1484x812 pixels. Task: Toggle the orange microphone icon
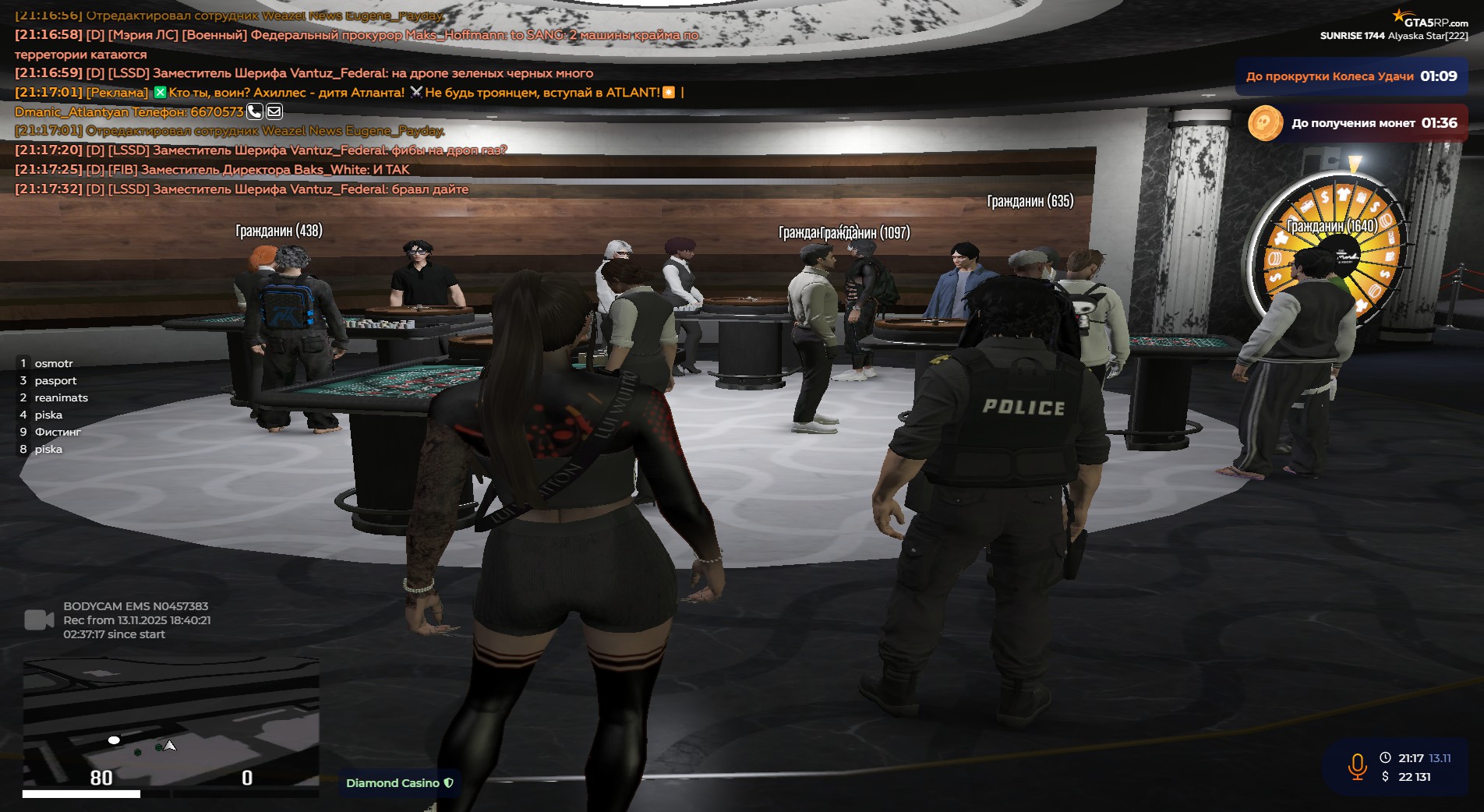pyautogui.click(x=1357, y=767)
